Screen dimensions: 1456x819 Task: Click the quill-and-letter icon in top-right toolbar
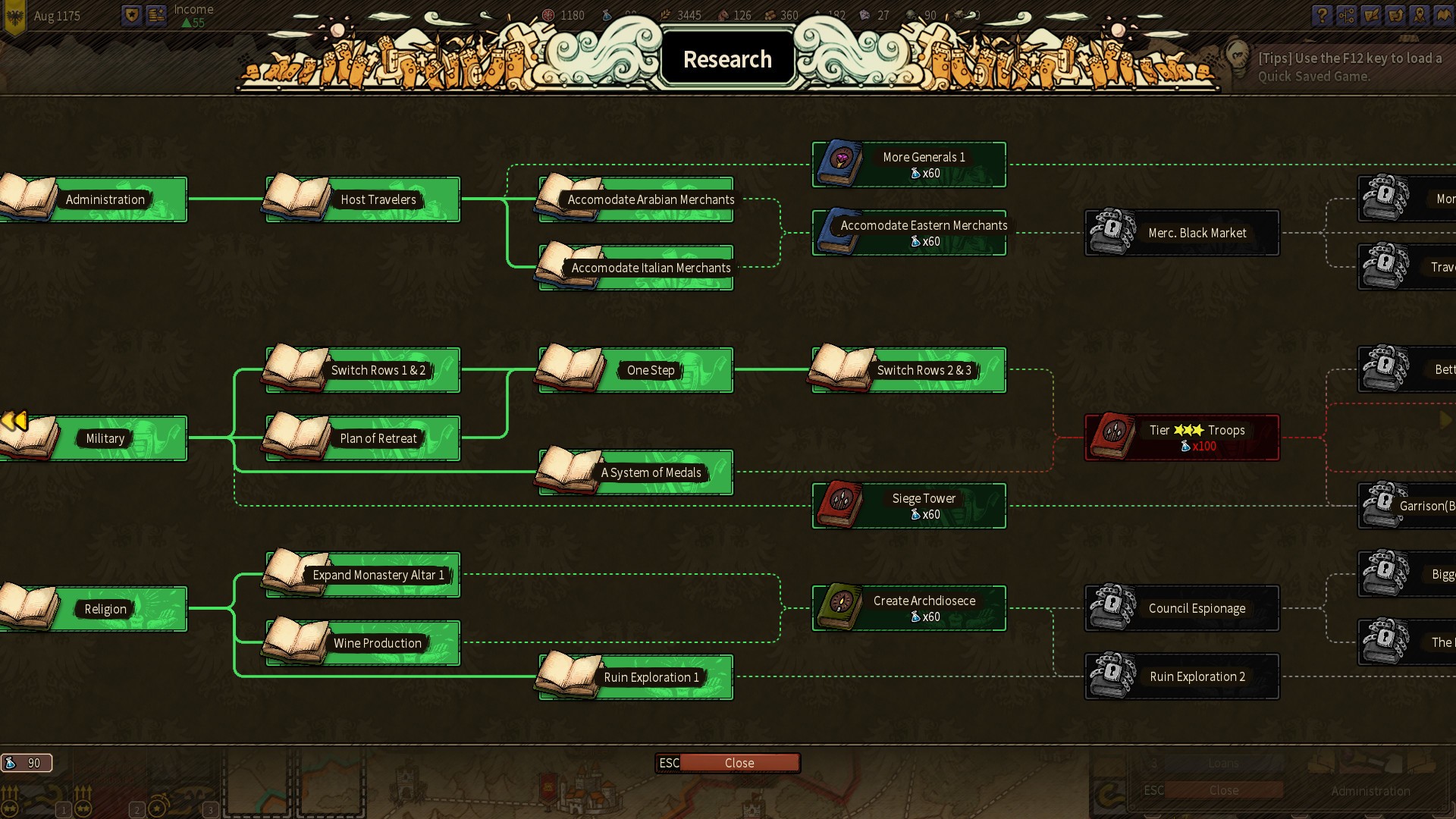1370,15
